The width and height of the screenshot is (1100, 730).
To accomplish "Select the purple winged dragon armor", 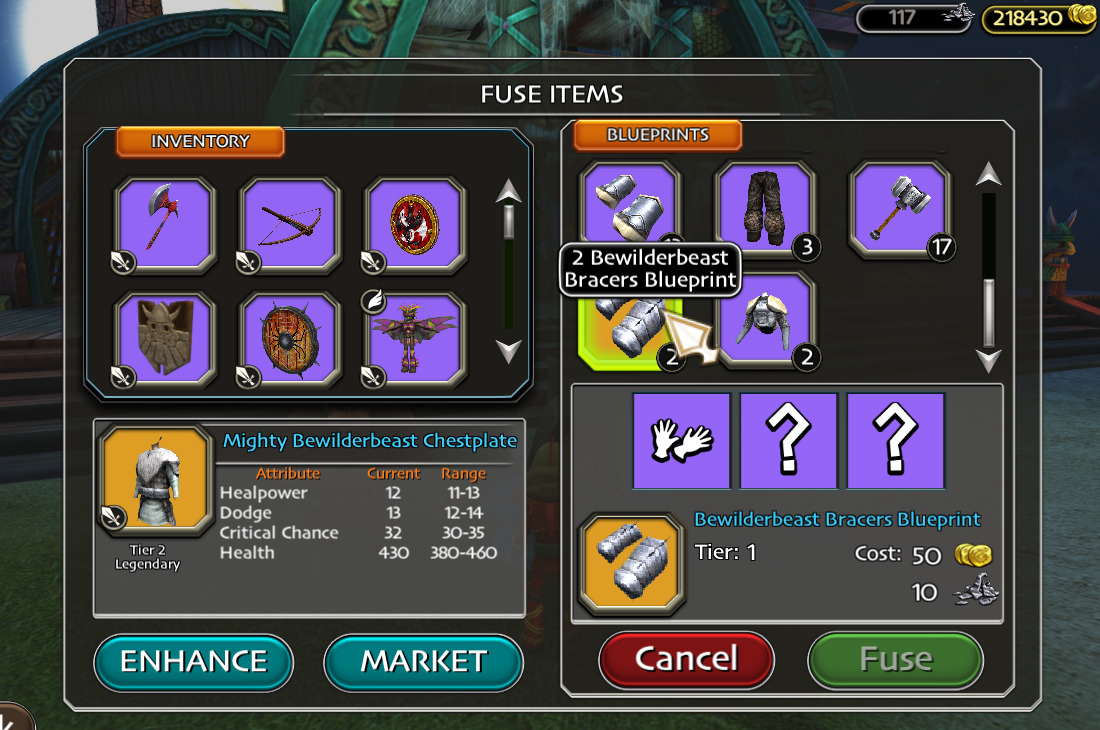I will 413,340.
